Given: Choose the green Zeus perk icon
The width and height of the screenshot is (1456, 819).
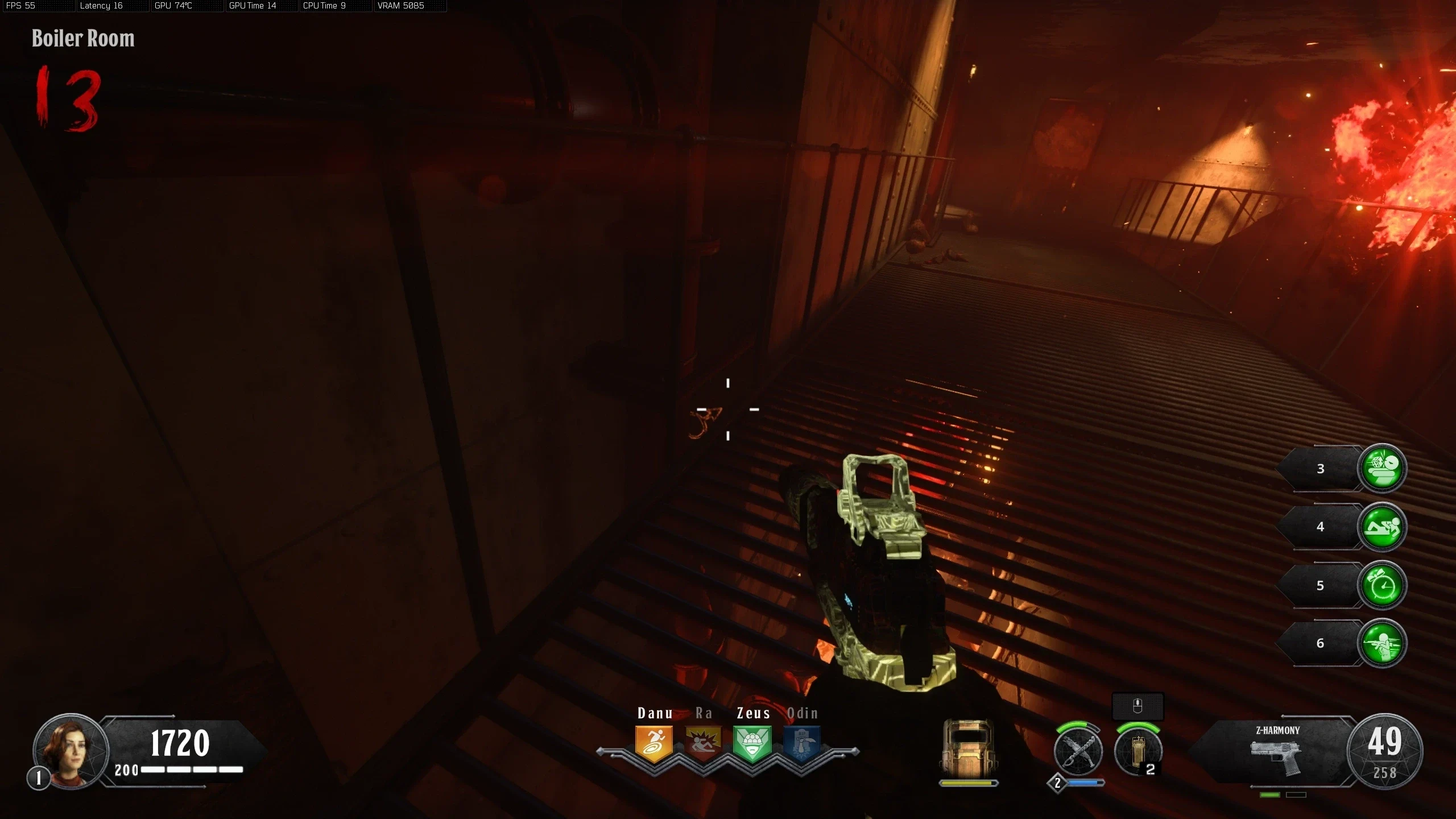Looking at the screenshot, I should (x=752, y=743).
